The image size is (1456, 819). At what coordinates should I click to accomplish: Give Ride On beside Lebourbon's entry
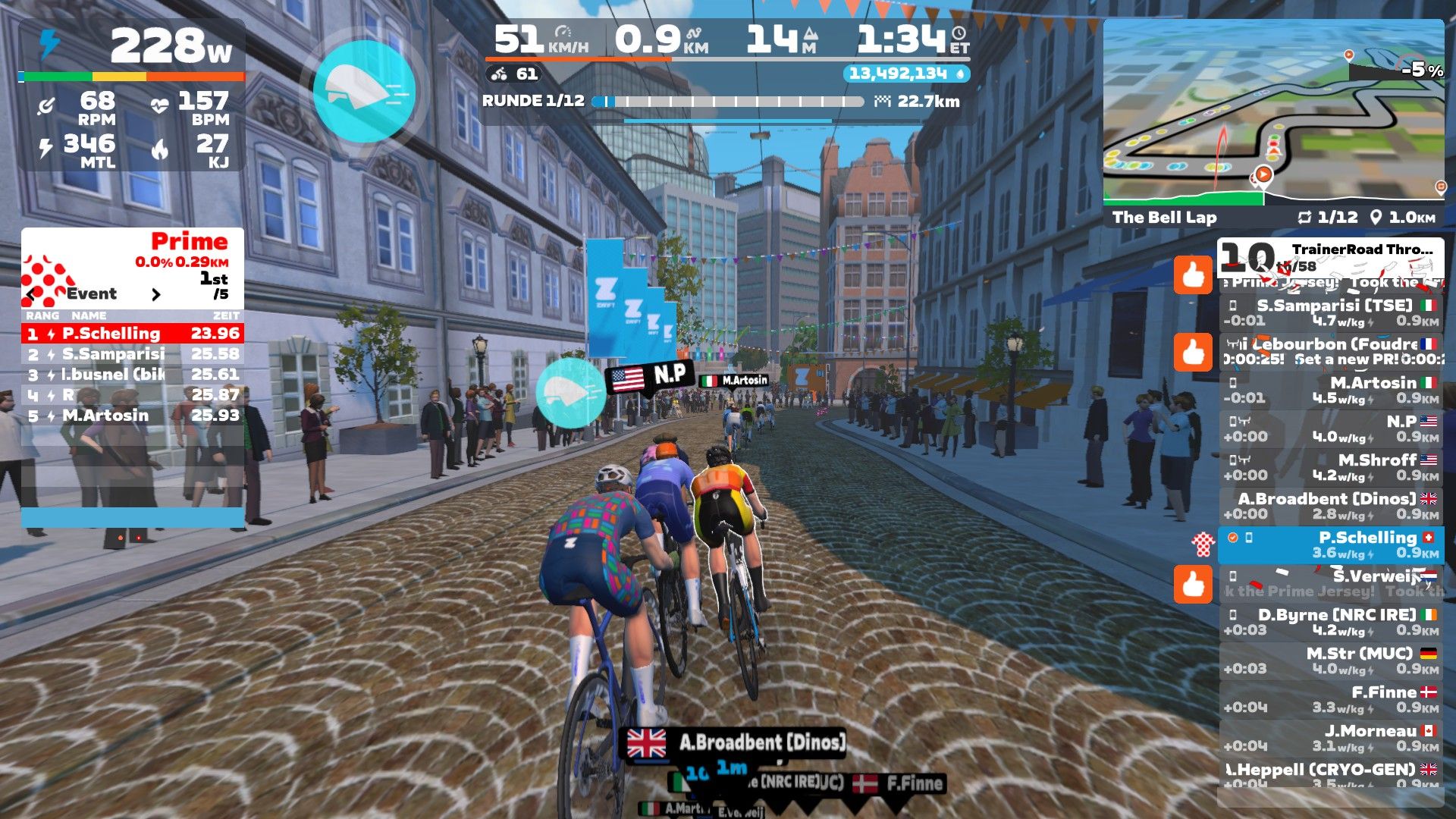pyautogui.click(x=1193, y=352)
